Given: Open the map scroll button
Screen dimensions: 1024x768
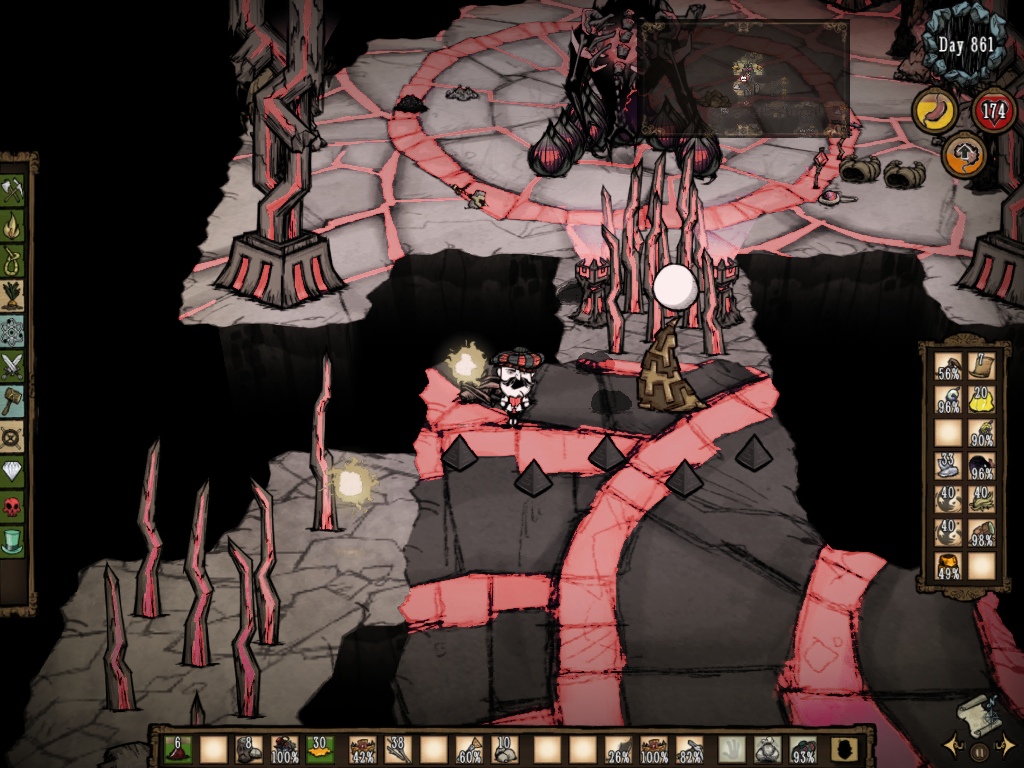Looking at the screenshot, I should (x=978, y=716).
